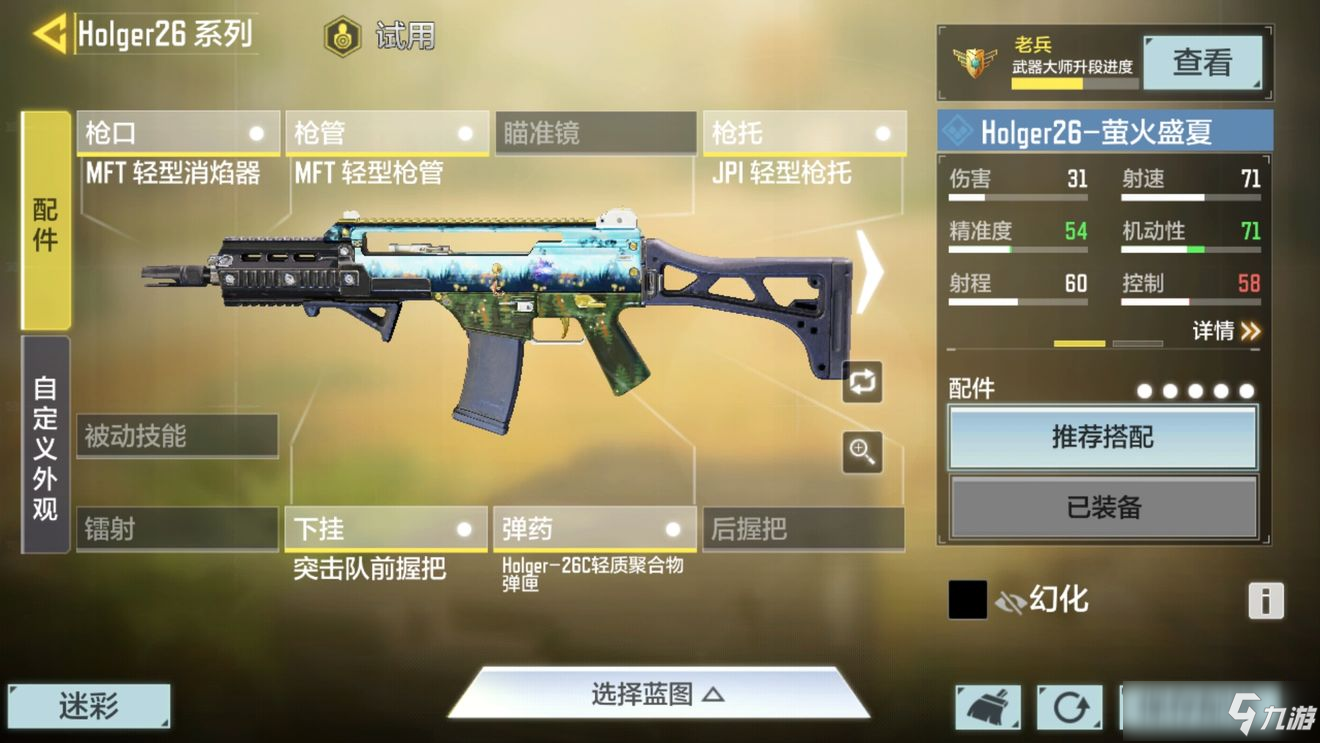Open the 被动技能 perk slot

[177, 436]
